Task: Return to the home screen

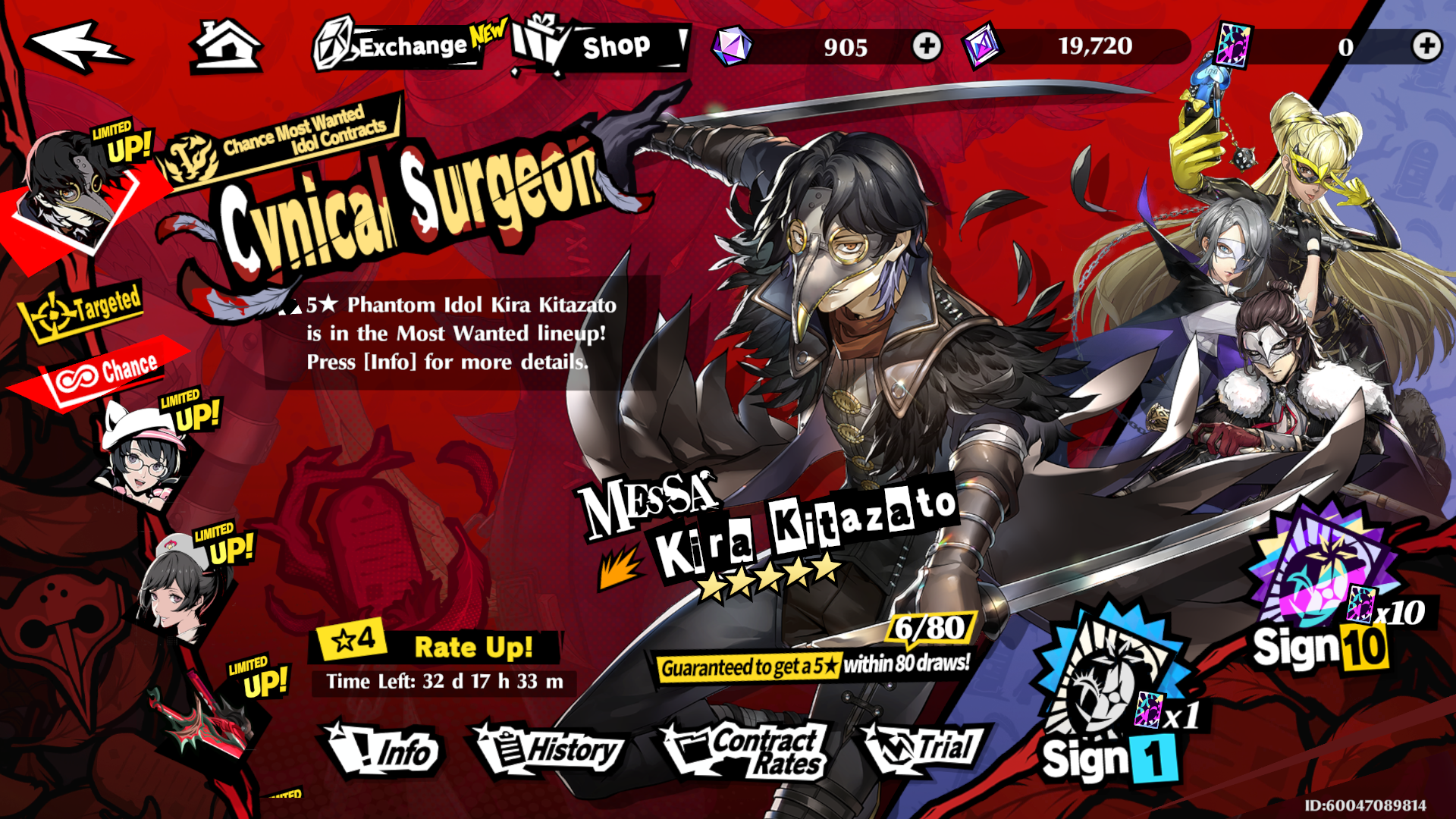Action: pyautogui.click(x=225, y=47)
